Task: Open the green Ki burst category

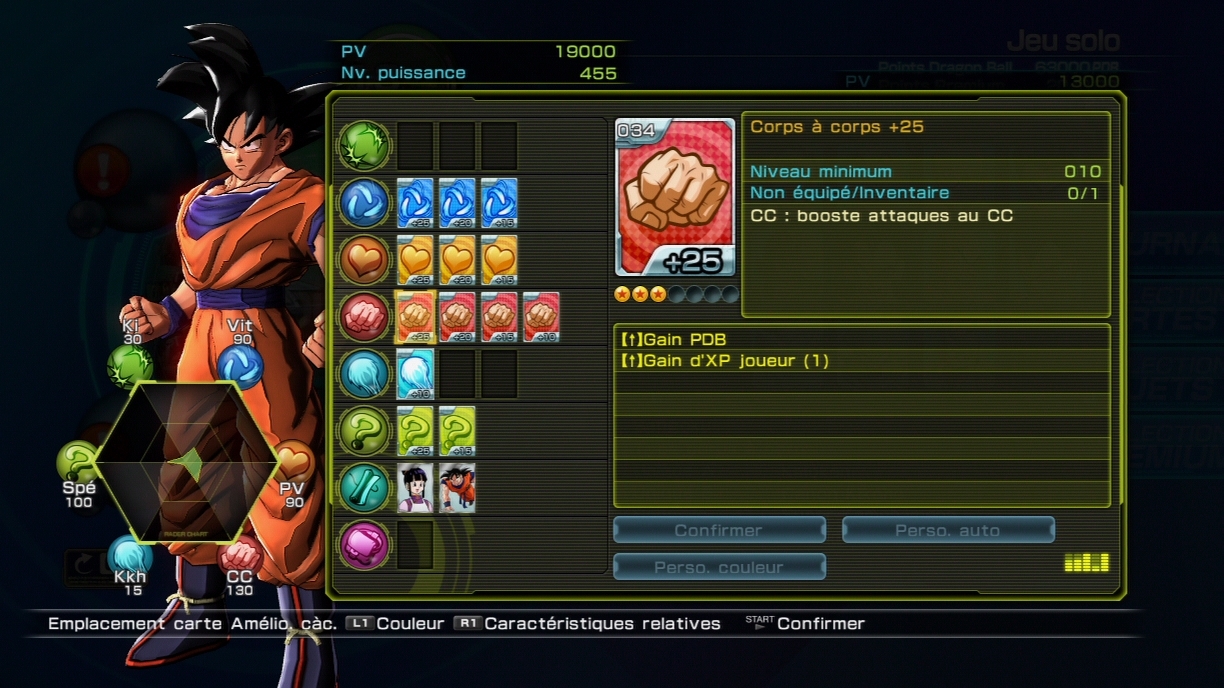Action: 364,146
